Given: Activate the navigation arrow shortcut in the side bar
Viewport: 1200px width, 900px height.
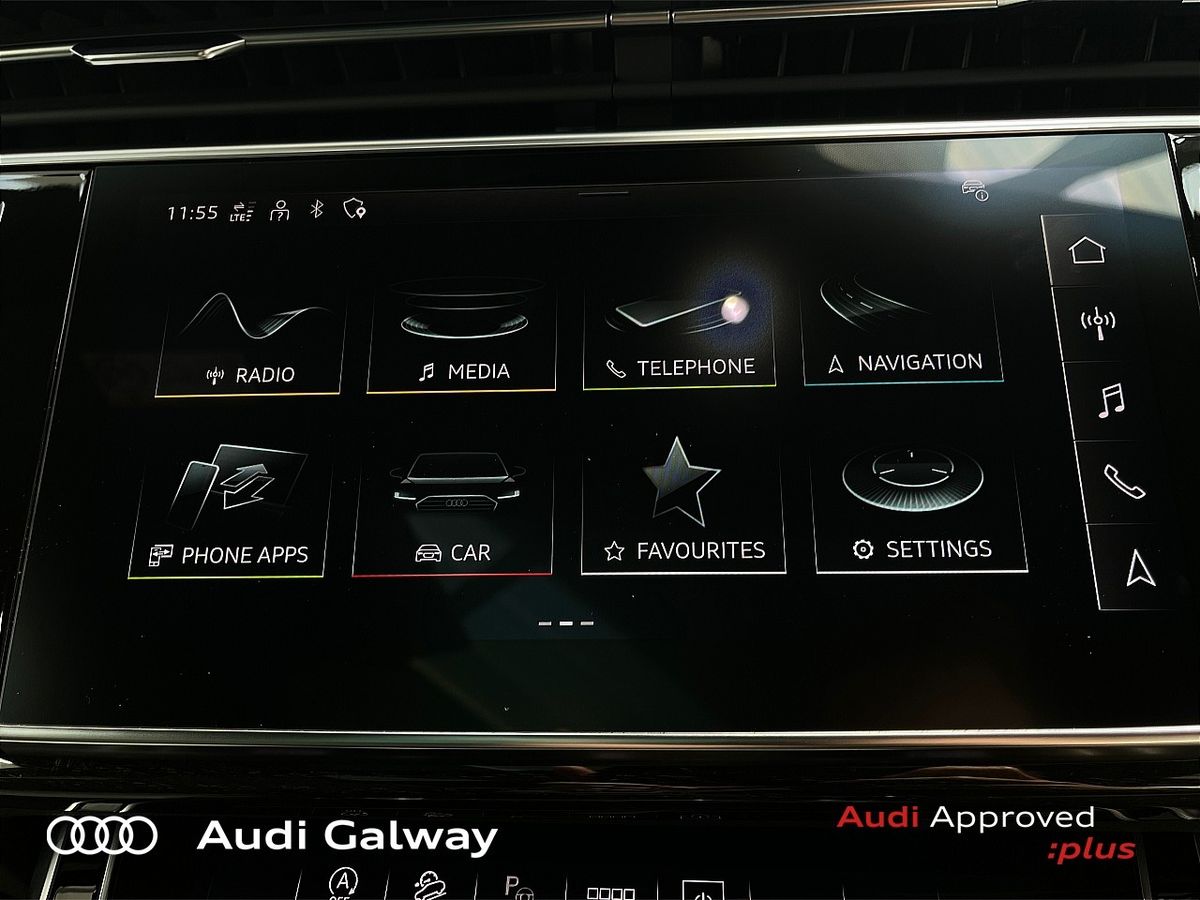Looking at the screenshot, I should pyautogui.click(x=1140, y=568).
